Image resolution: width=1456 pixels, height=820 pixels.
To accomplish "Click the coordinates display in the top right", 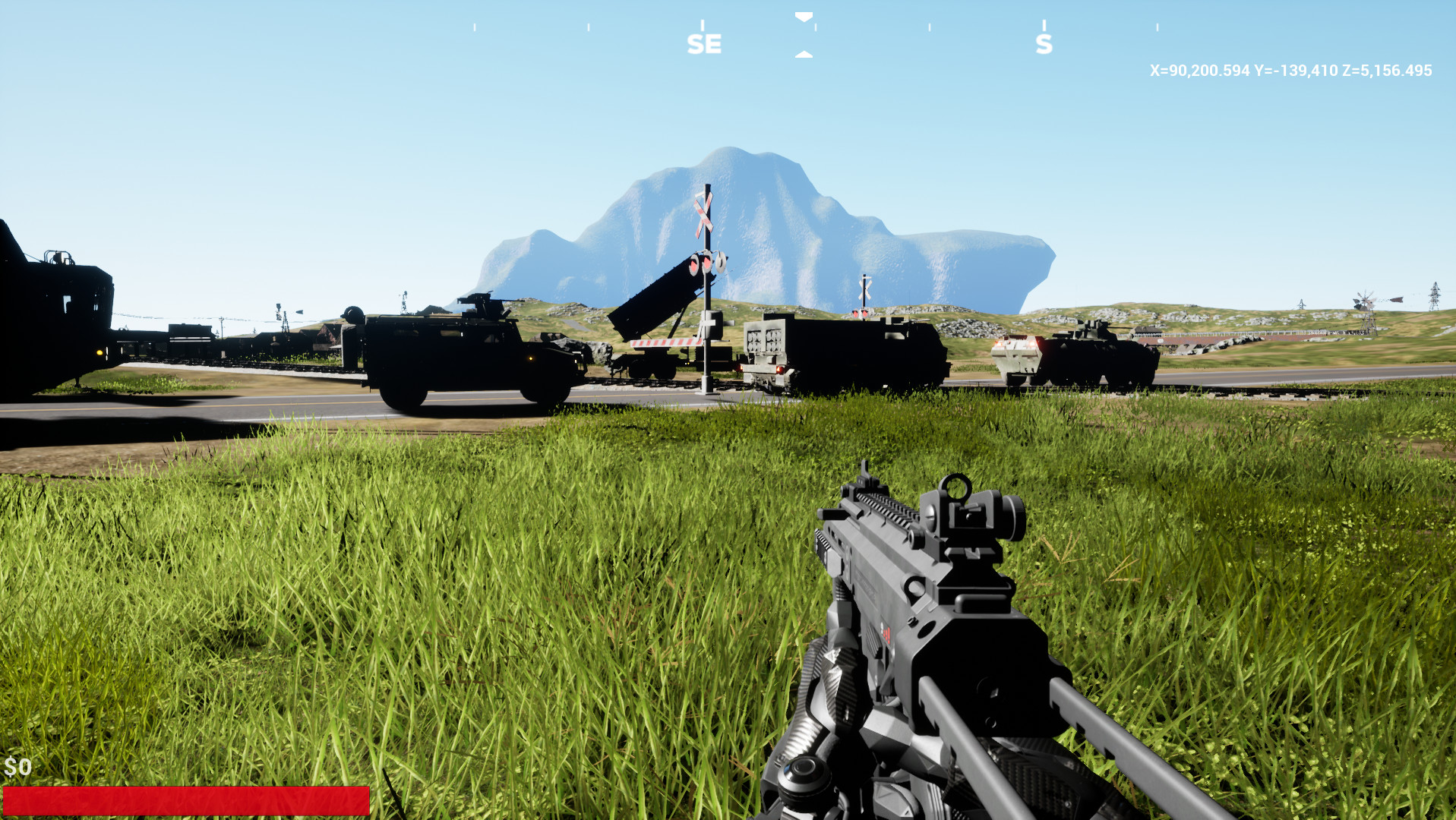I will pos(1290,71).
